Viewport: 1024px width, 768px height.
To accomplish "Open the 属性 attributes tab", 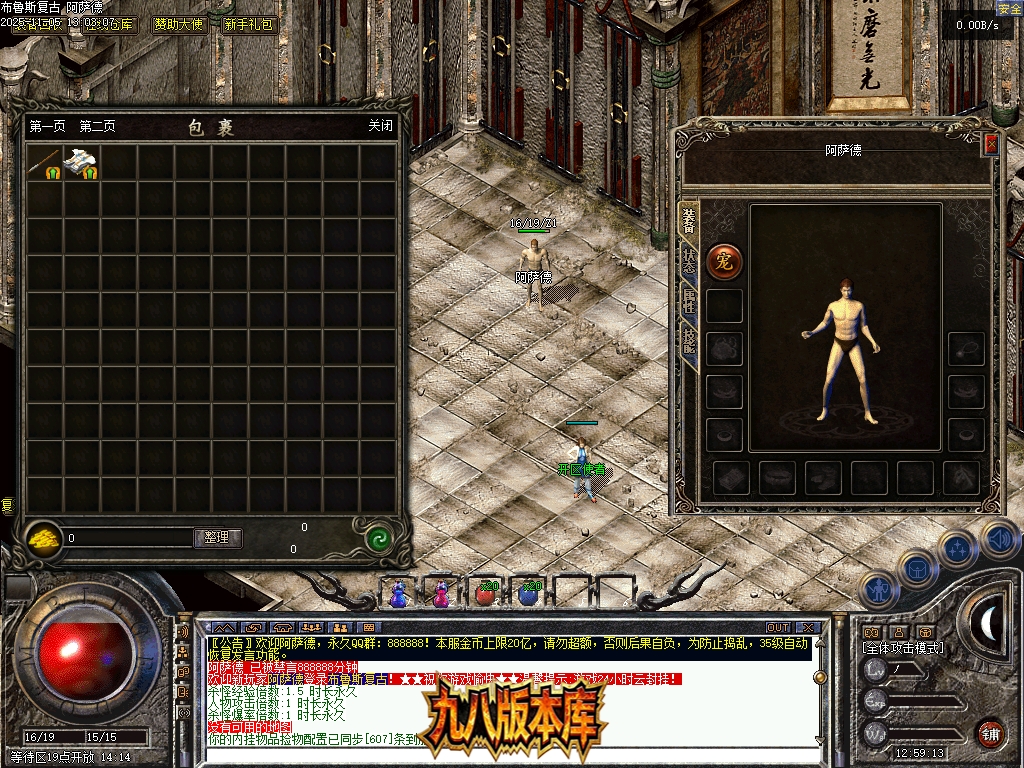I will [689, 299].
